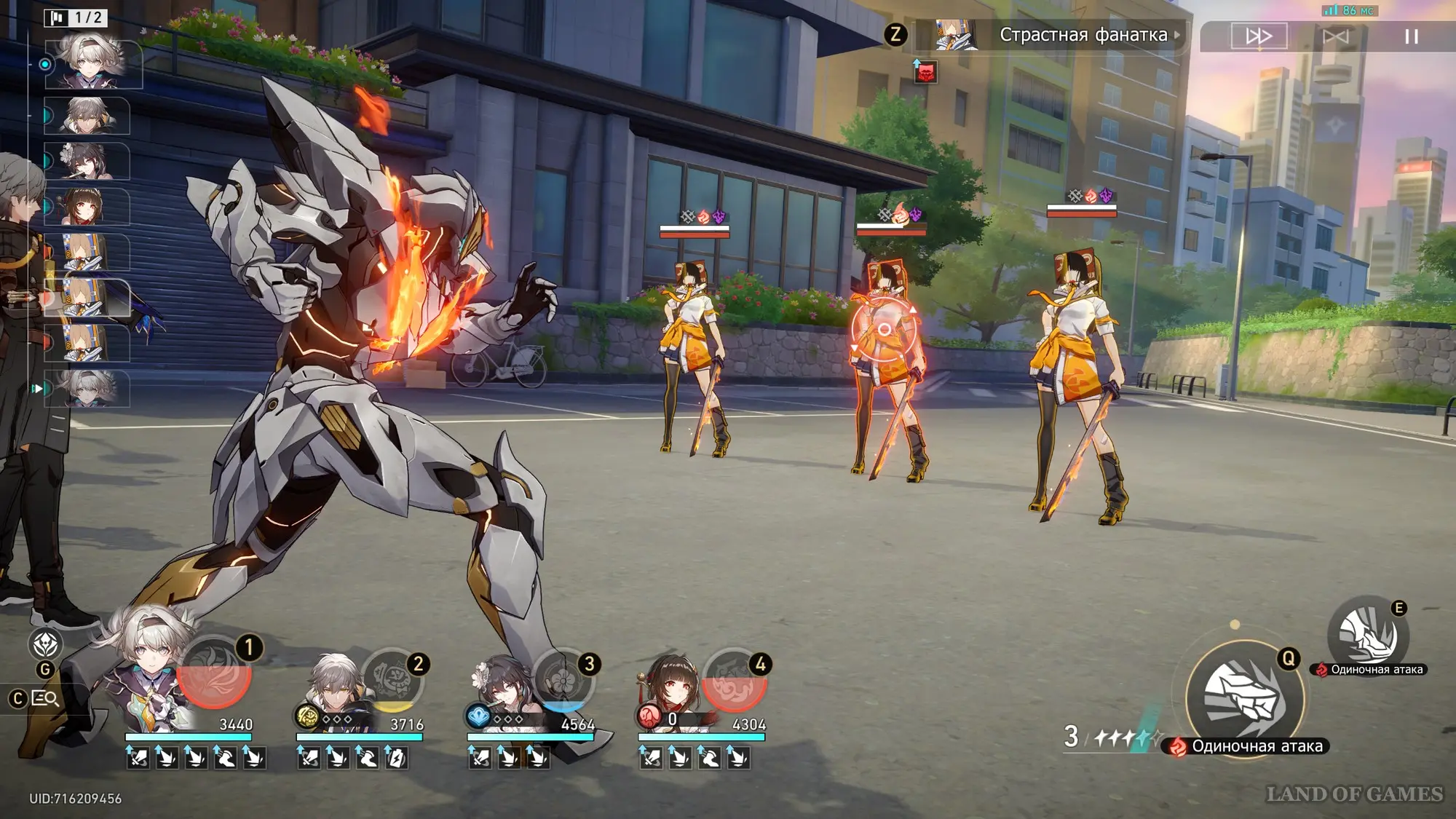The height and width of the screenshot is (819, 1456).
Task: Activate the gray-haired Trailblazer's ultimate
Action: 392,679
